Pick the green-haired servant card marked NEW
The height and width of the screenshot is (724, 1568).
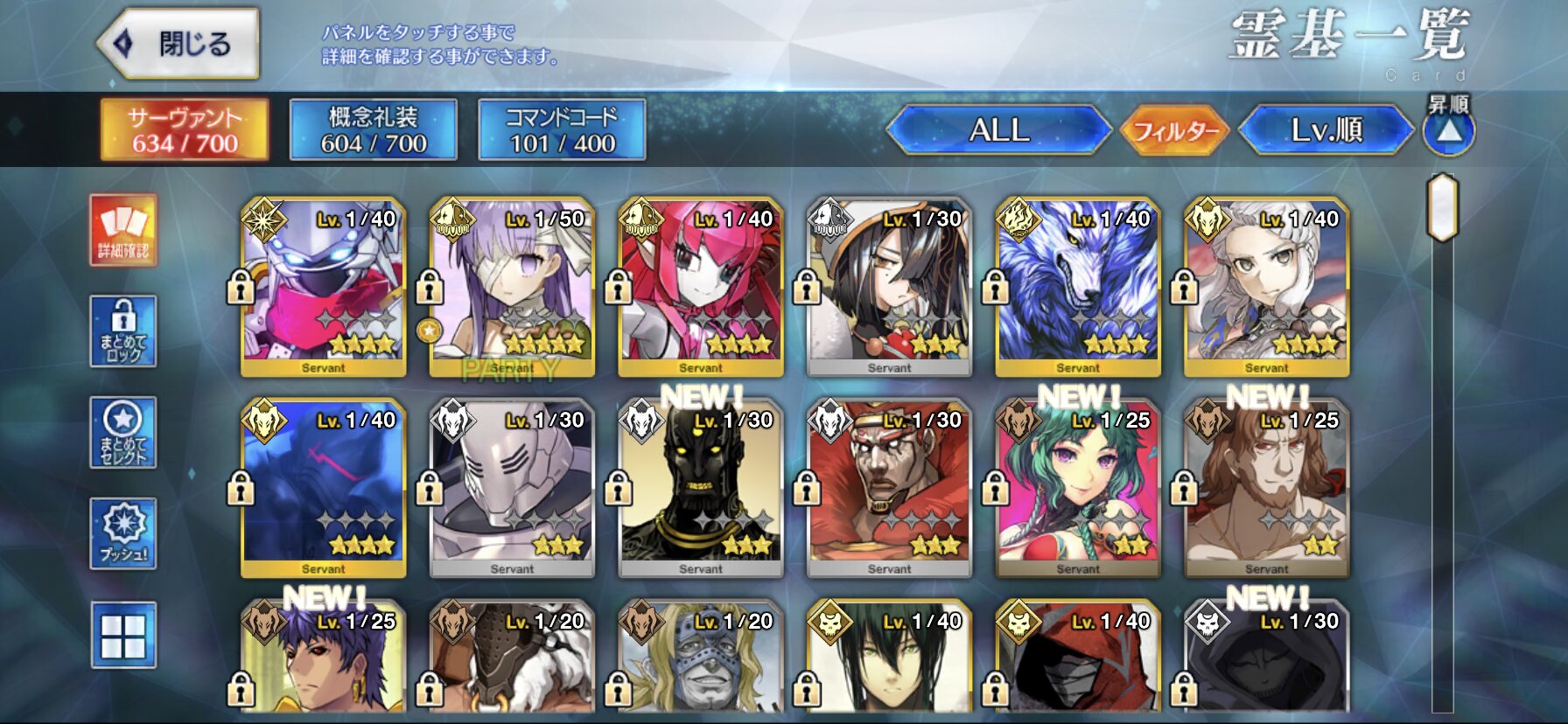1078,489
